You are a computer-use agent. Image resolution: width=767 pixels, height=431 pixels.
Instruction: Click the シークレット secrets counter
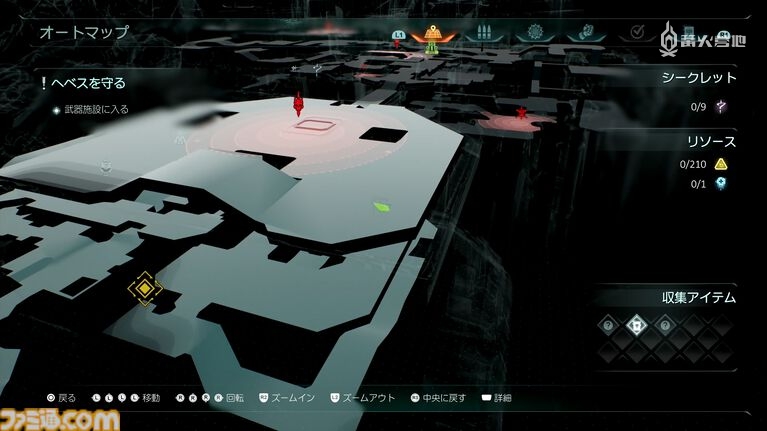[699, 77]
